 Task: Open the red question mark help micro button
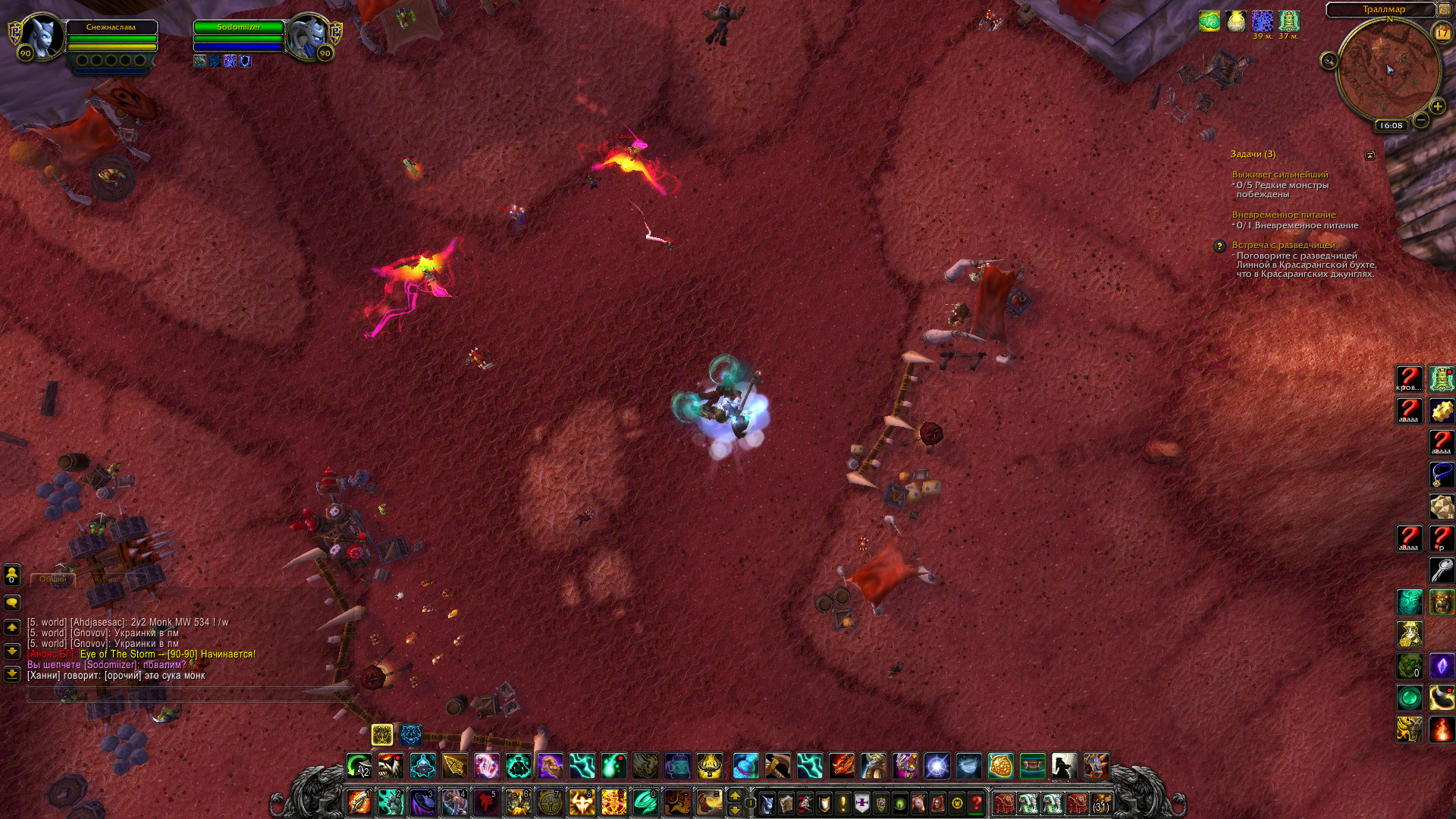(977, 803)
